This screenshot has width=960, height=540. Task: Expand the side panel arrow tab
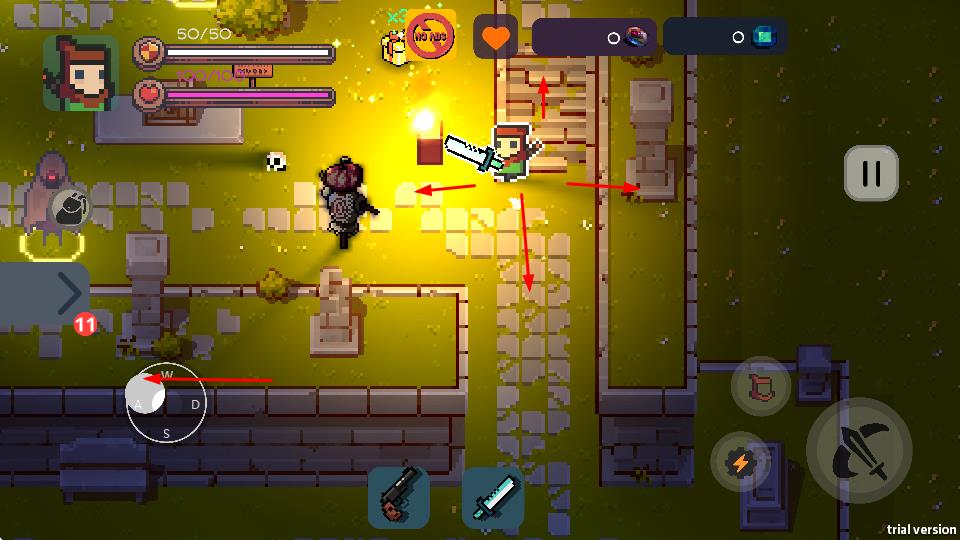click(46, 294)
